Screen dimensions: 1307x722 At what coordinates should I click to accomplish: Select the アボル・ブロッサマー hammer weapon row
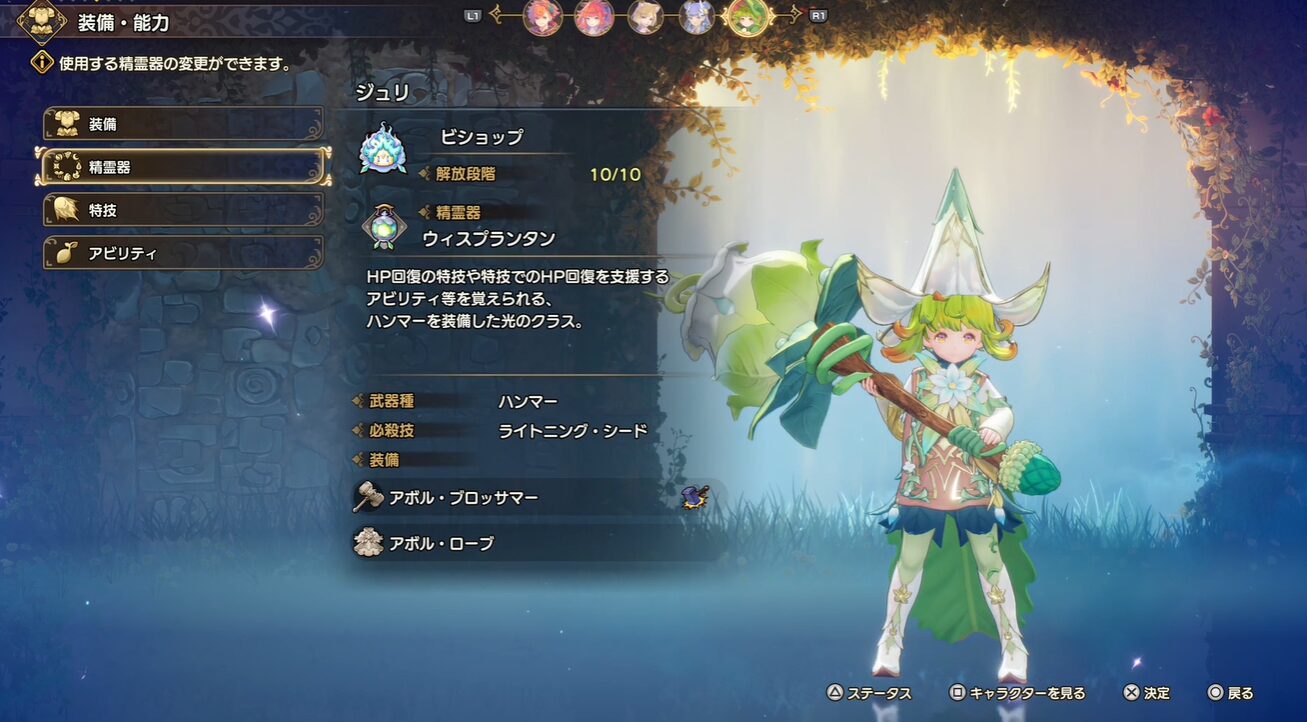pos(530,497)
